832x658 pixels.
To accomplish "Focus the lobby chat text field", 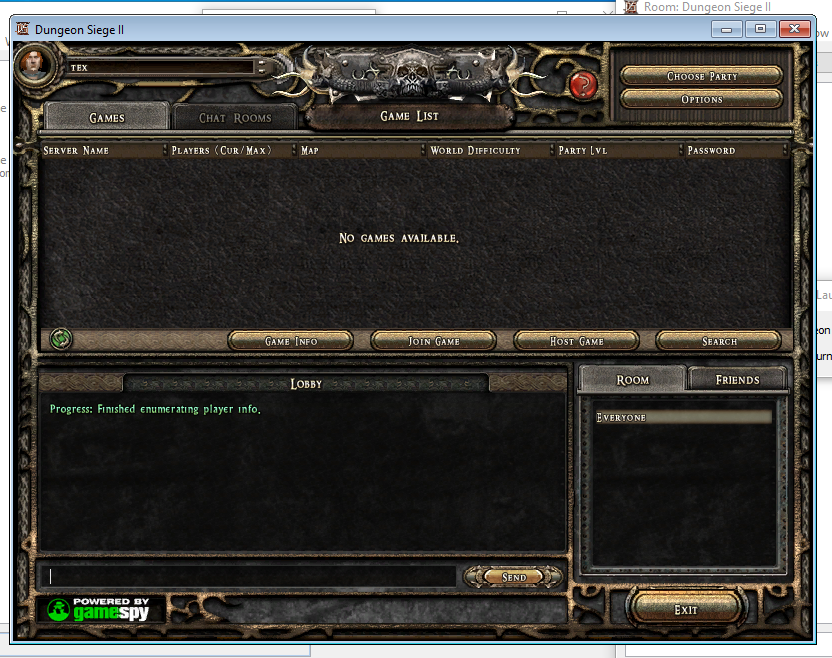I will pyautogui.click(x=250, y=577).
